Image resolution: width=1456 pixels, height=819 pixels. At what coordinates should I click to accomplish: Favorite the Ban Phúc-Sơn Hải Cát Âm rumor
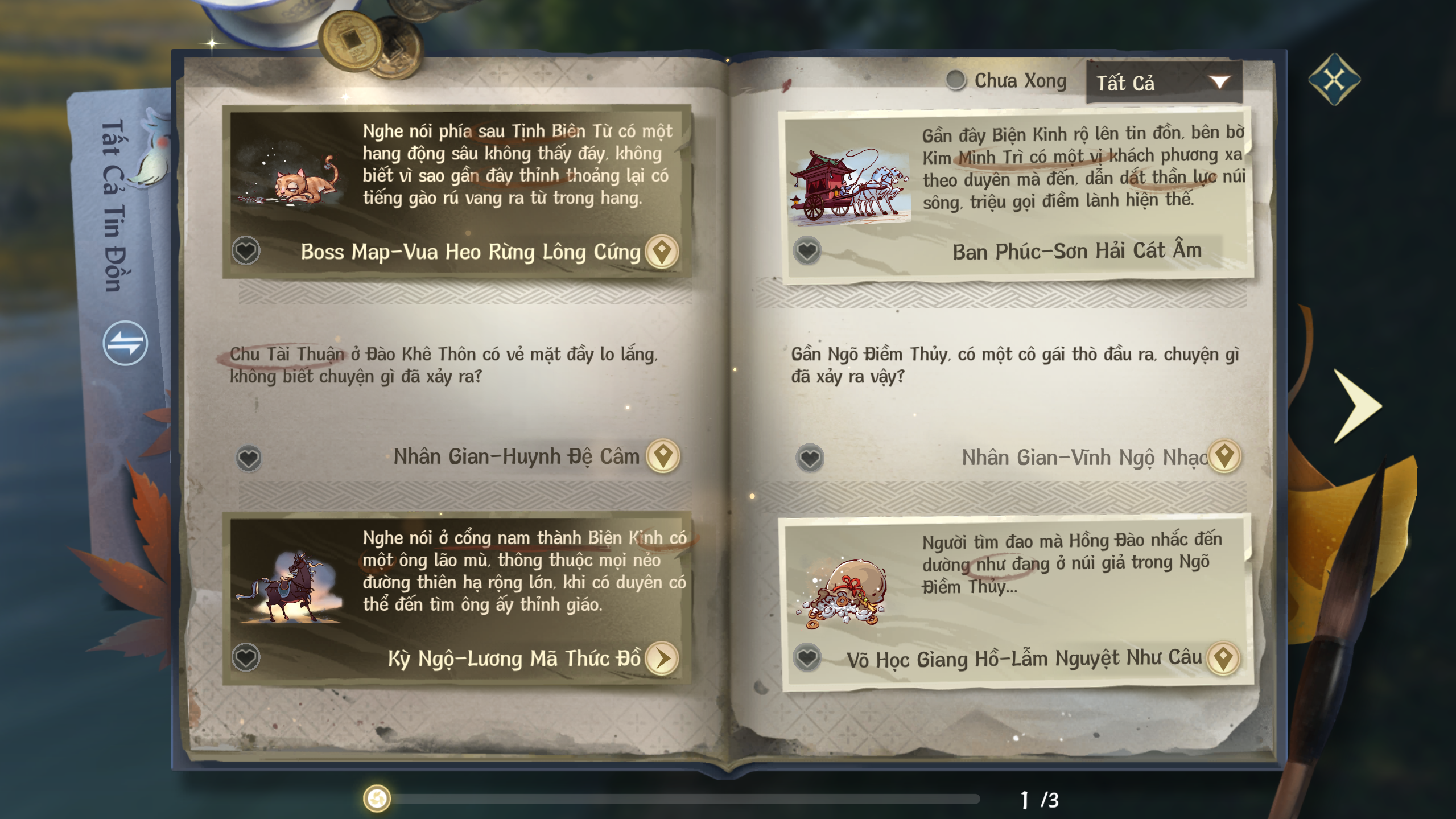pos(807,250)
